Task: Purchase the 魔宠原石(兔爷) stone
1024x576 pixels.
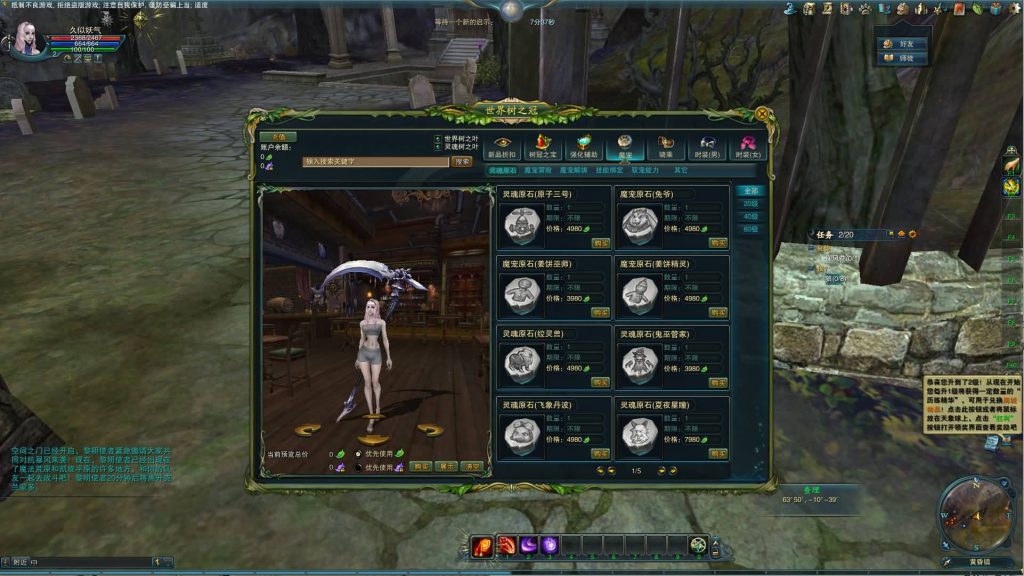Action: (x=718, y=243)
